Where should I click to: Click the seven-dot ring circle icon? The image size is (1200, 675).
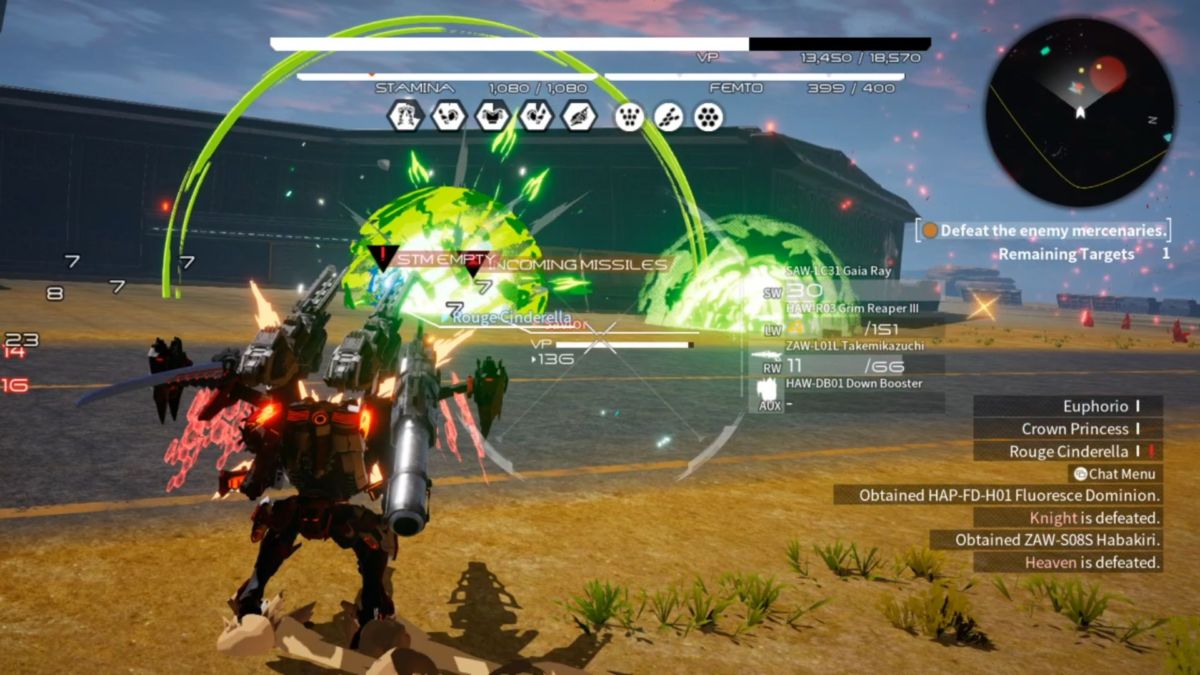tap(708, 117)
